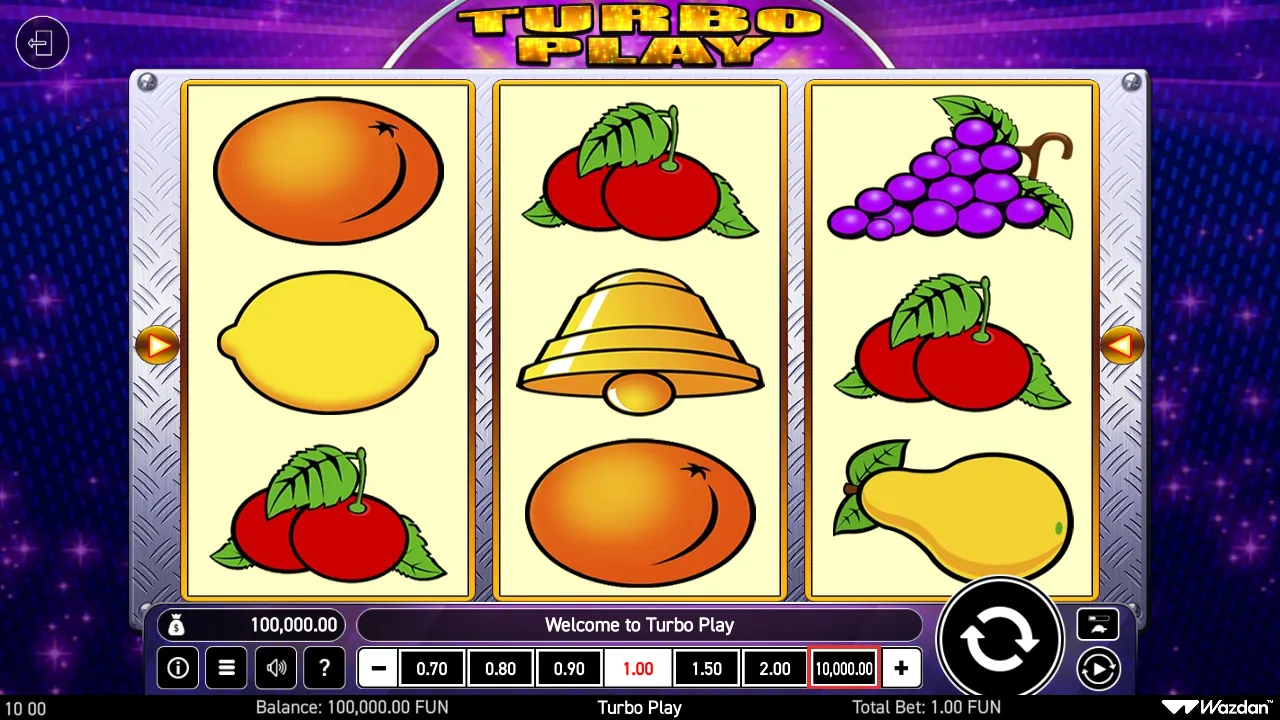Decrease the bet with the minus button
Screen dimensions: 1280x720
377,668
